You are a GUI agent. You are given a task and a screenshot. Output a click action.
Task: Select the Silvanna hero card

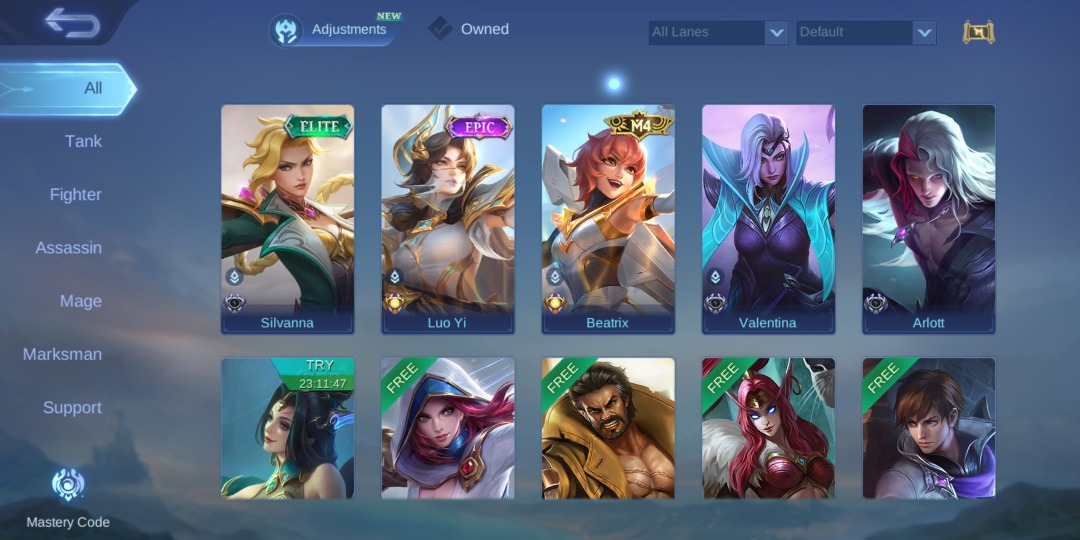tap(287, 218)
